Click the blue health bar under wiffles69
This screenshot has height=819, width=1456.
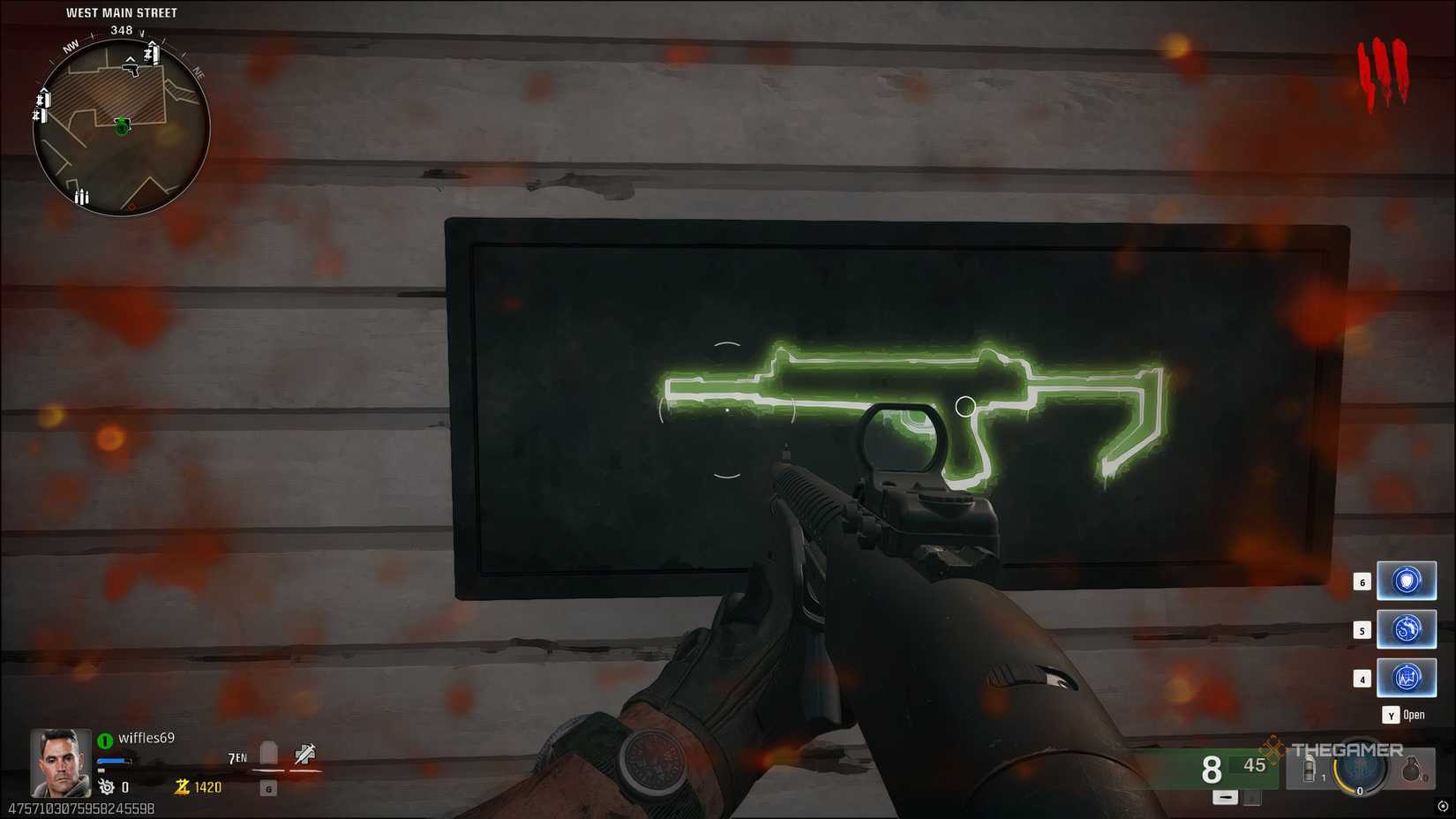point(112,761)
